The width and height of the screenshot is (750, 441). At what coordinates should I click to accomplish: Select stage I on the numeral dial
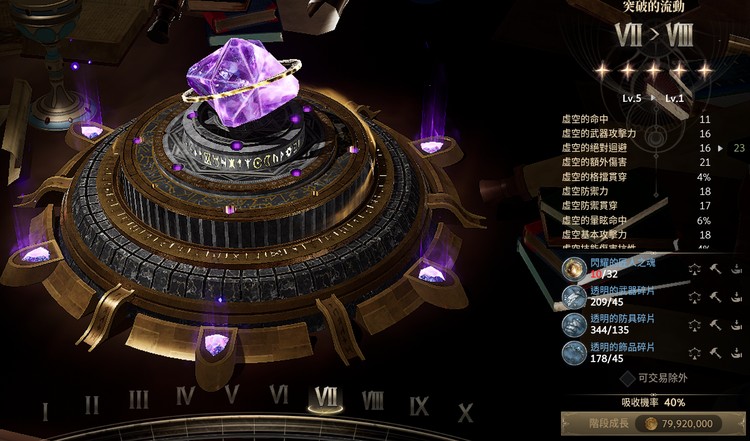44,411
